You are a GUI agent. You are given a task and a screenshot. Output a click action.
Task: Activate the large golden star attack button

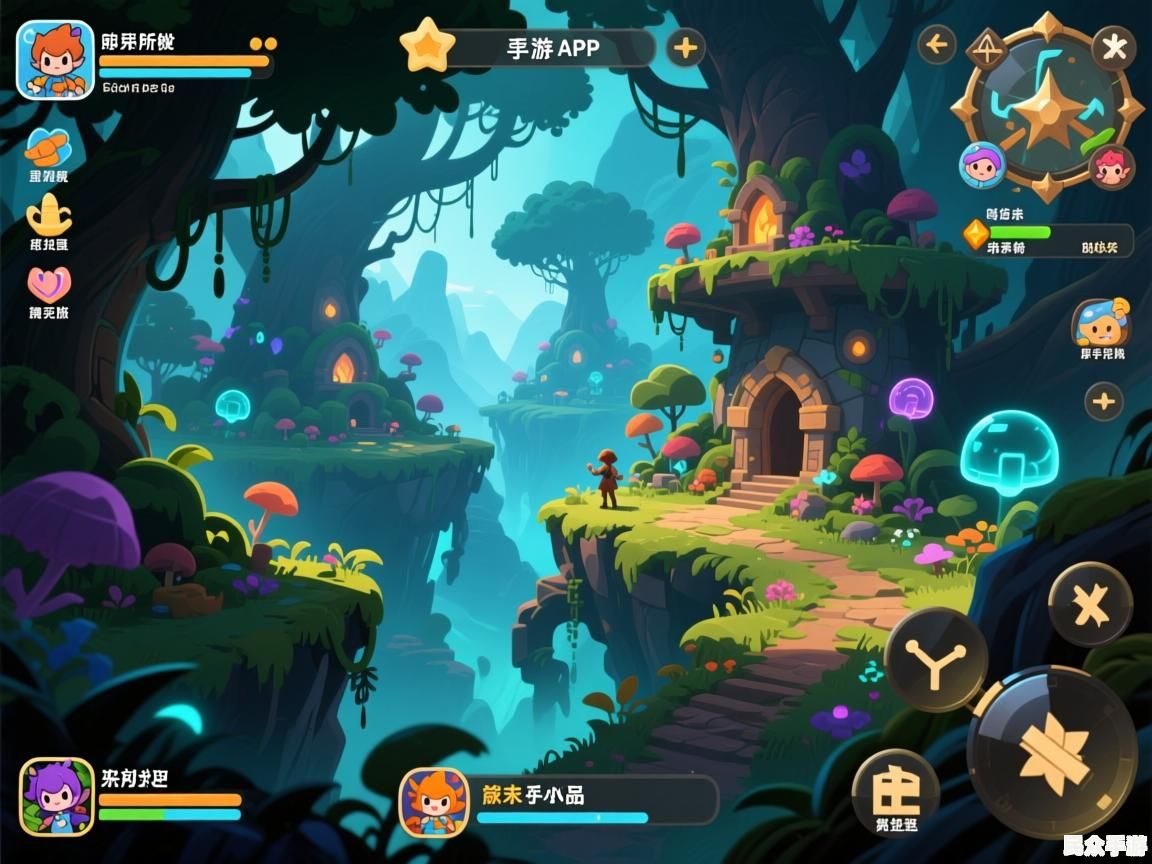tap(1053, 751)
